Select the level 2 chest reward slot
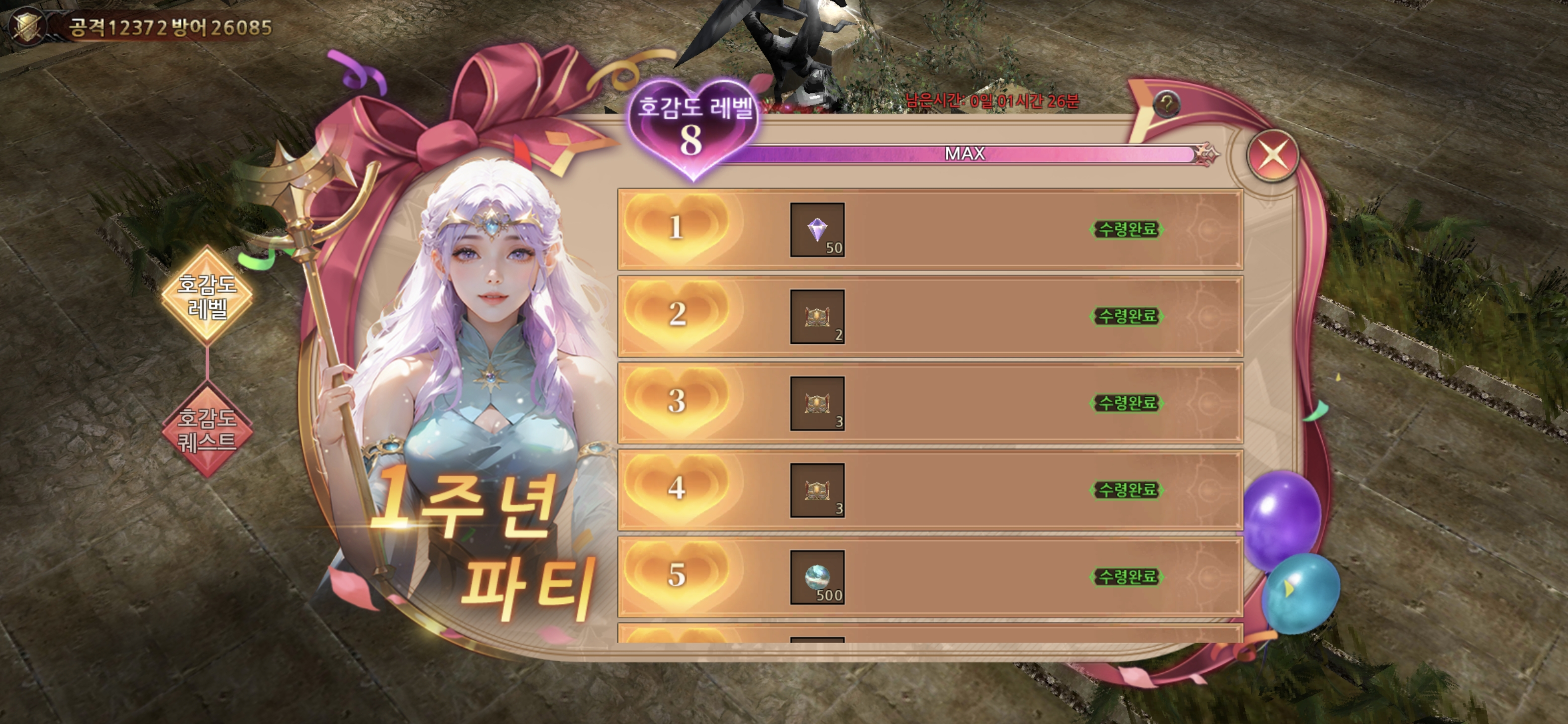This screenshot has width=1568, height=724. pyautogui.click(x=817, y=317)
